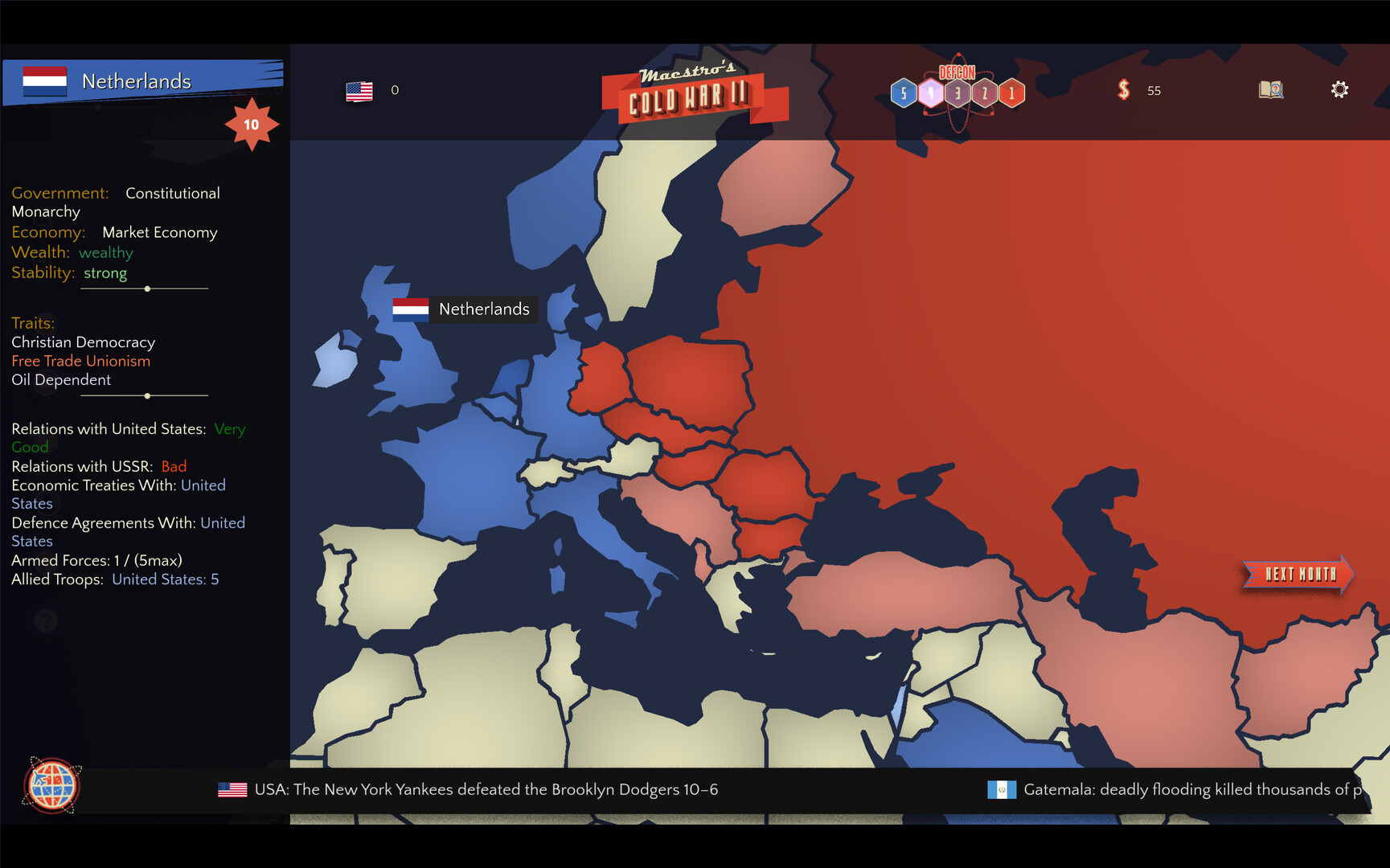Click the dollar sign money icon

(x=1124, y=90)
